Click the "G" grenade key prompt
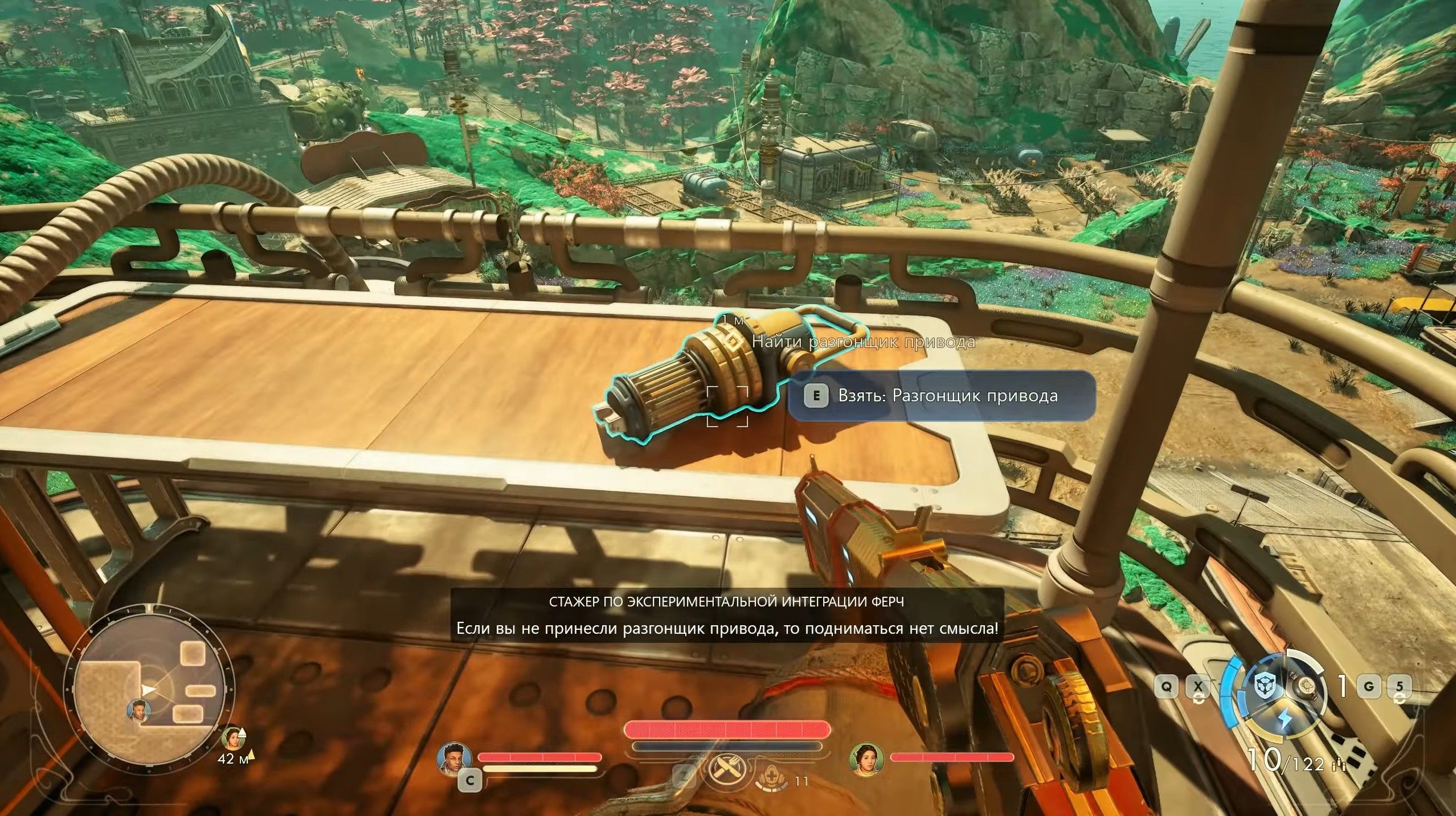Viewport: 1456px width, 816px height. pos(1369,687)
